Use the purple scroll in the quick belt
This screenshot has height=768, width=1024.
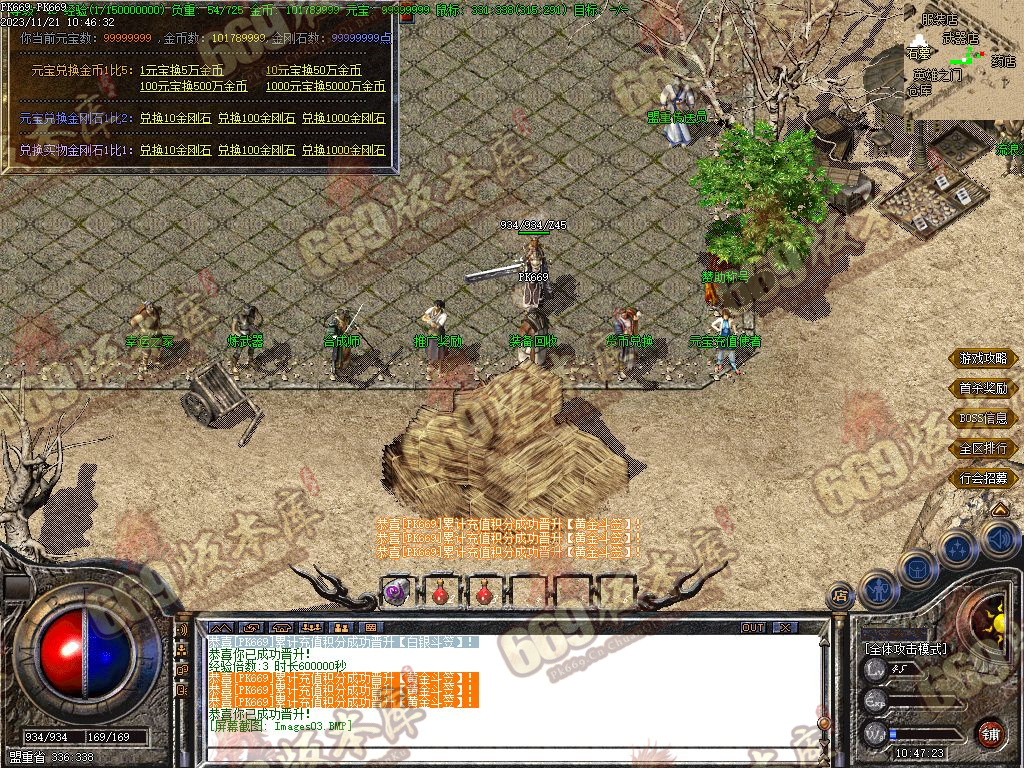(395, 592)
